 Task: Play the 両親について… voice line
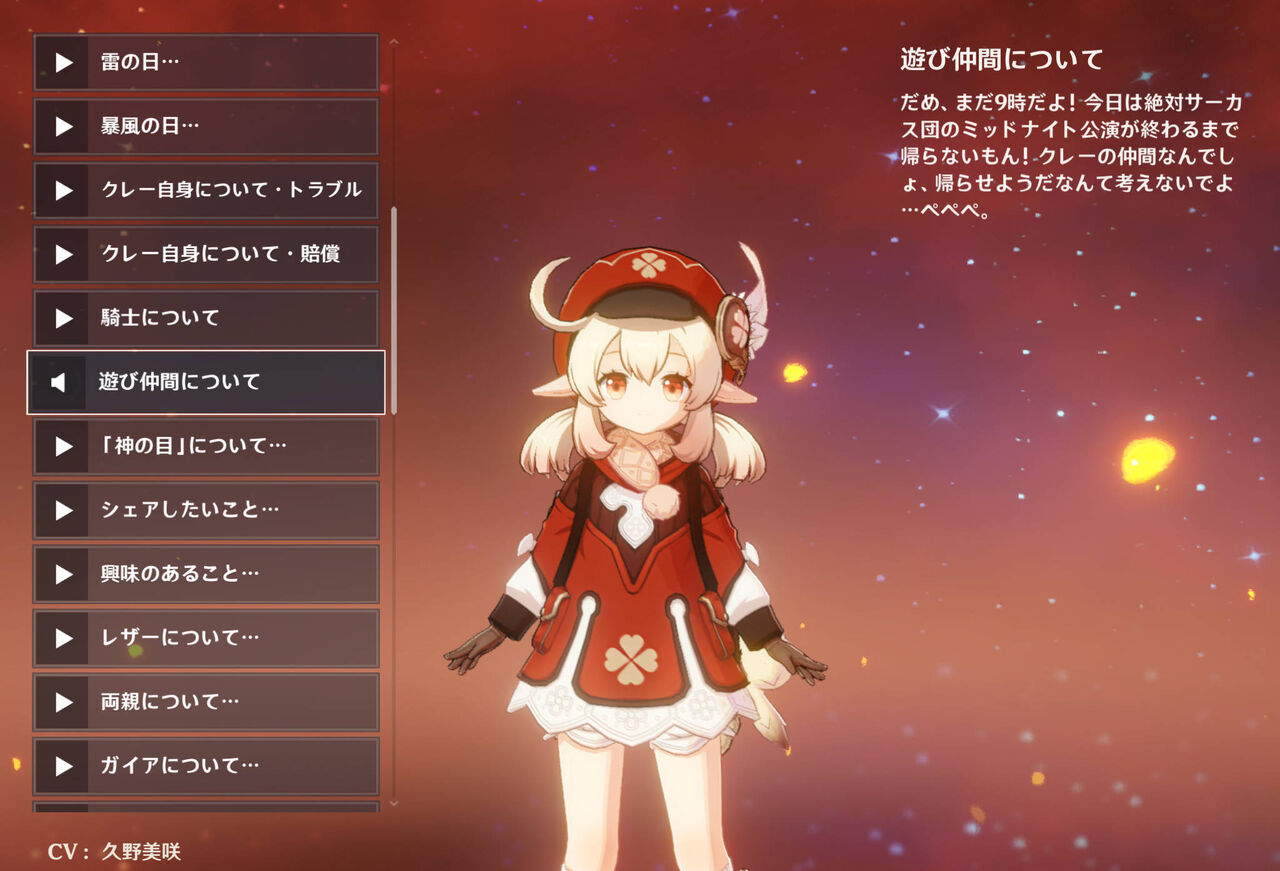coord(65,703)
